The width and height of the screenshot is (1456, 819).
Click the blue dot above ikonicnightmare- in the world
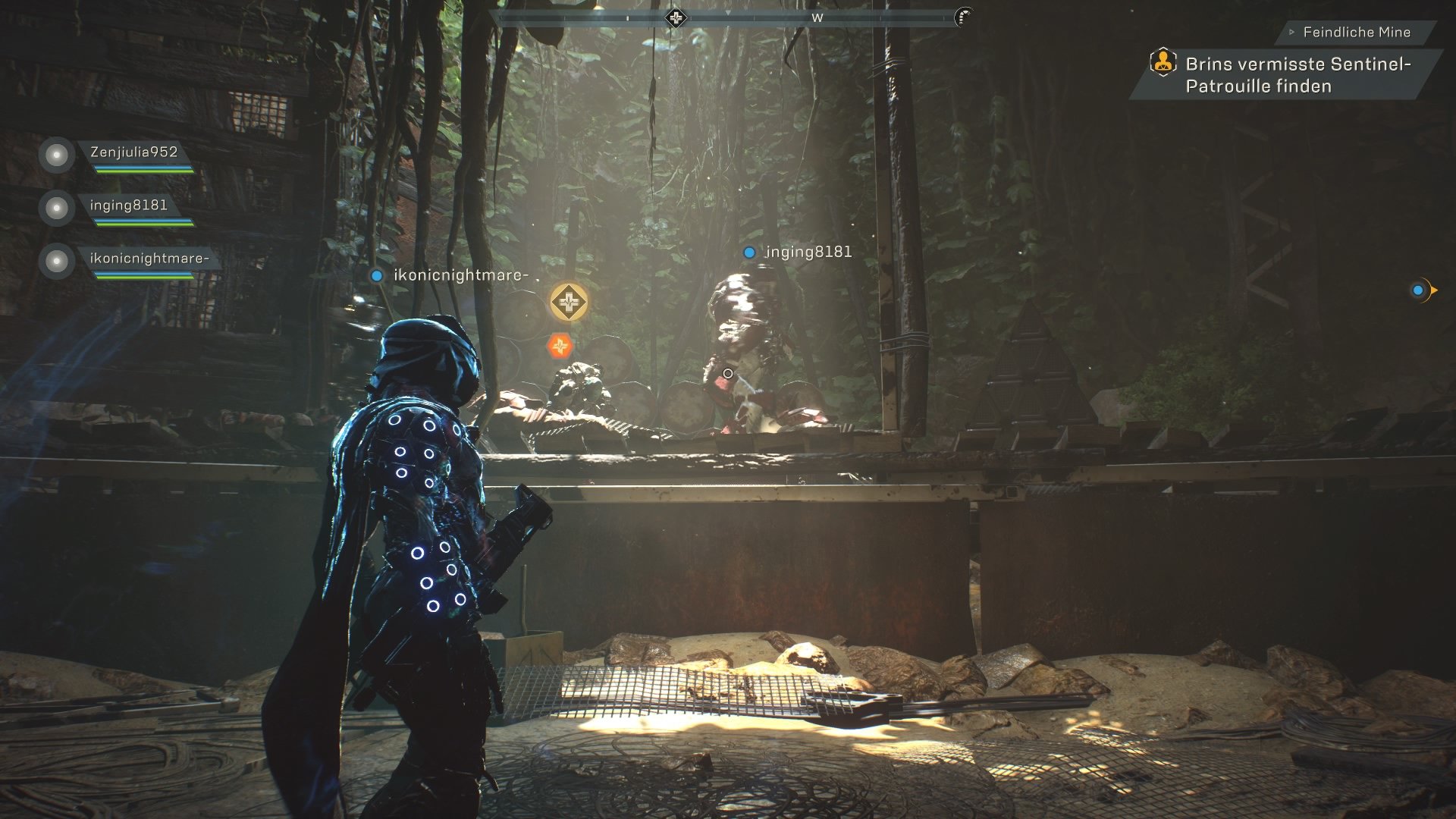[377, 276]
